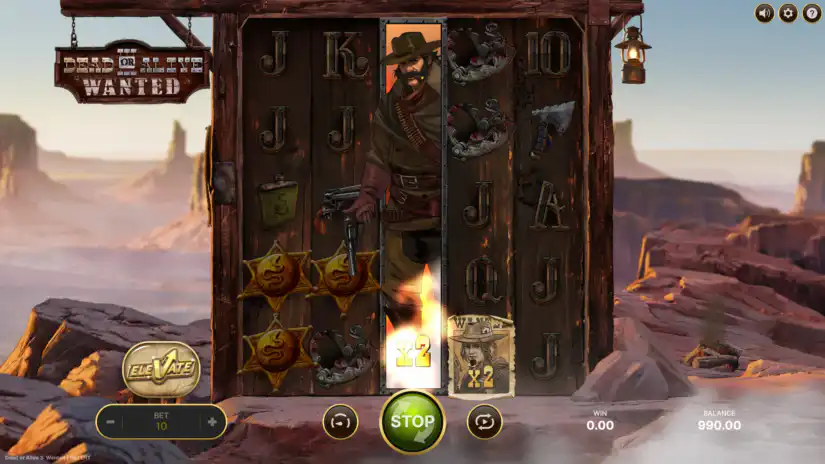Hit the green STOP button

(412, 421)
